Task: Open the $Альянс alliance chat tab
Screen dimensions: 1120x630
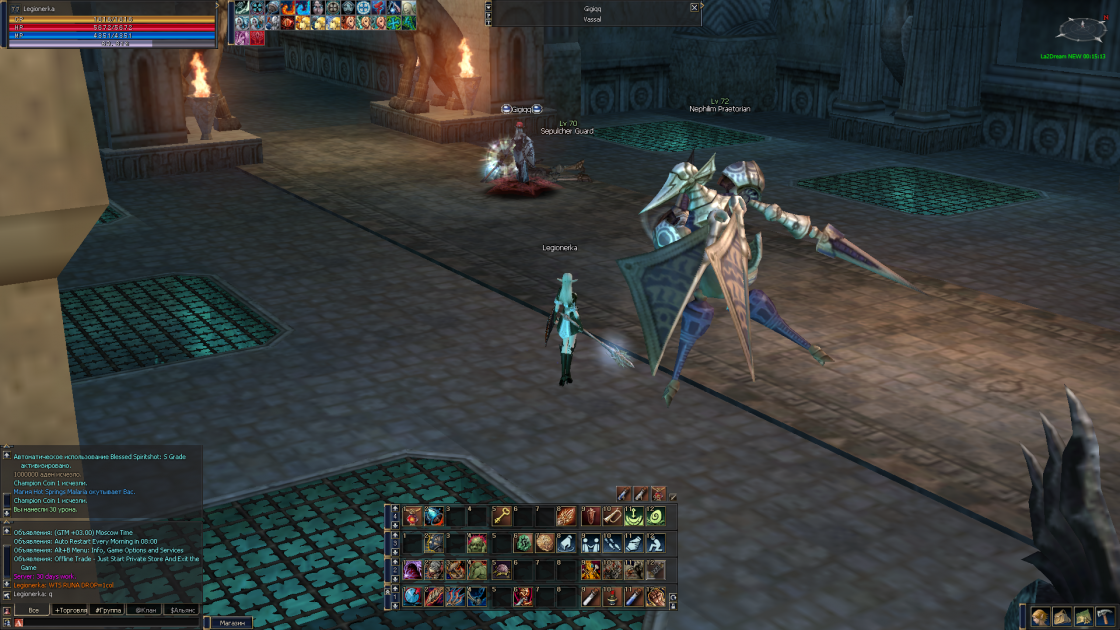Action: coord(183,609)
